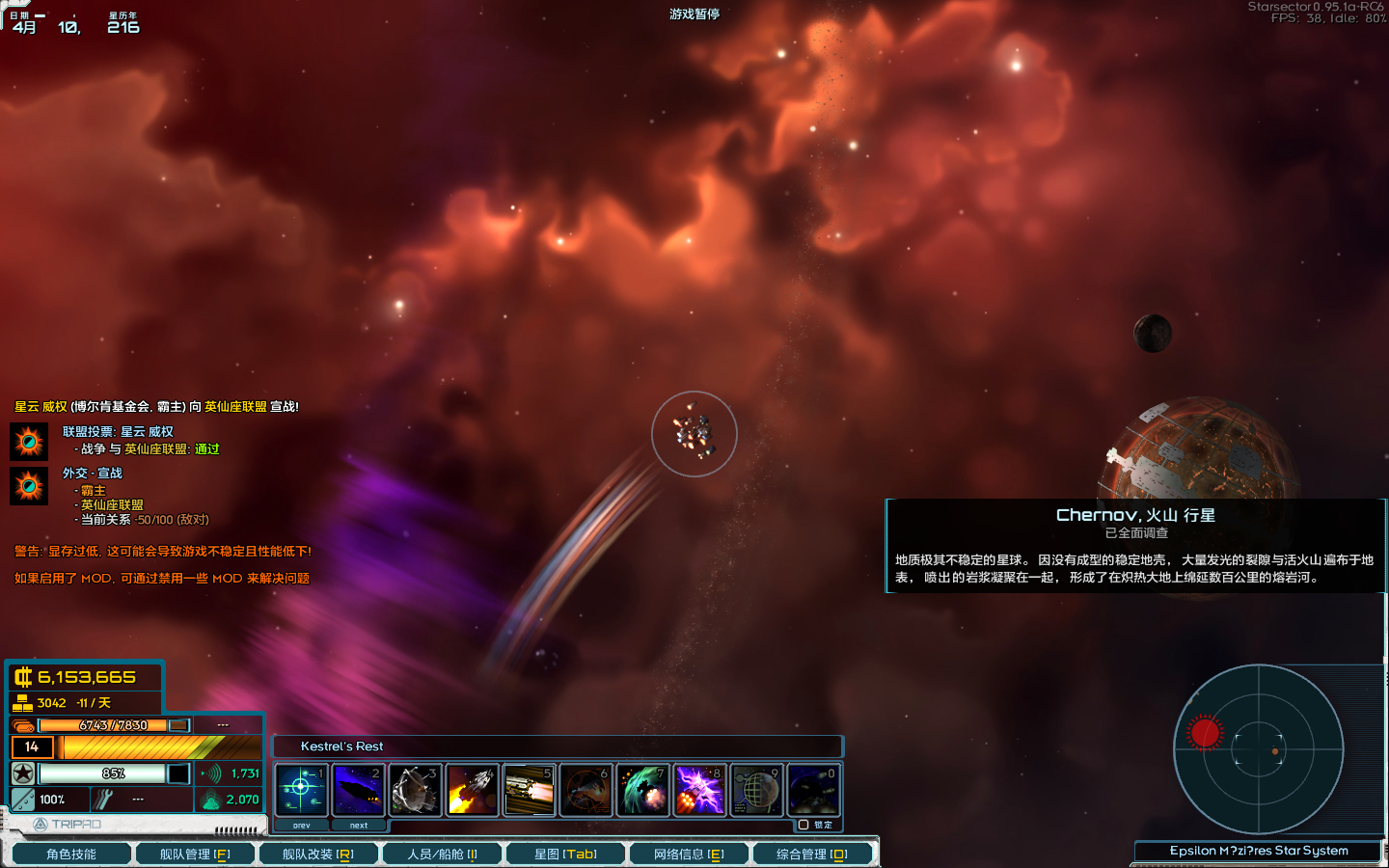Screen dimensions: 1389x868
Task: Open the 舰队管理 [F] fleet screen
Action: [x=196, y=853]
